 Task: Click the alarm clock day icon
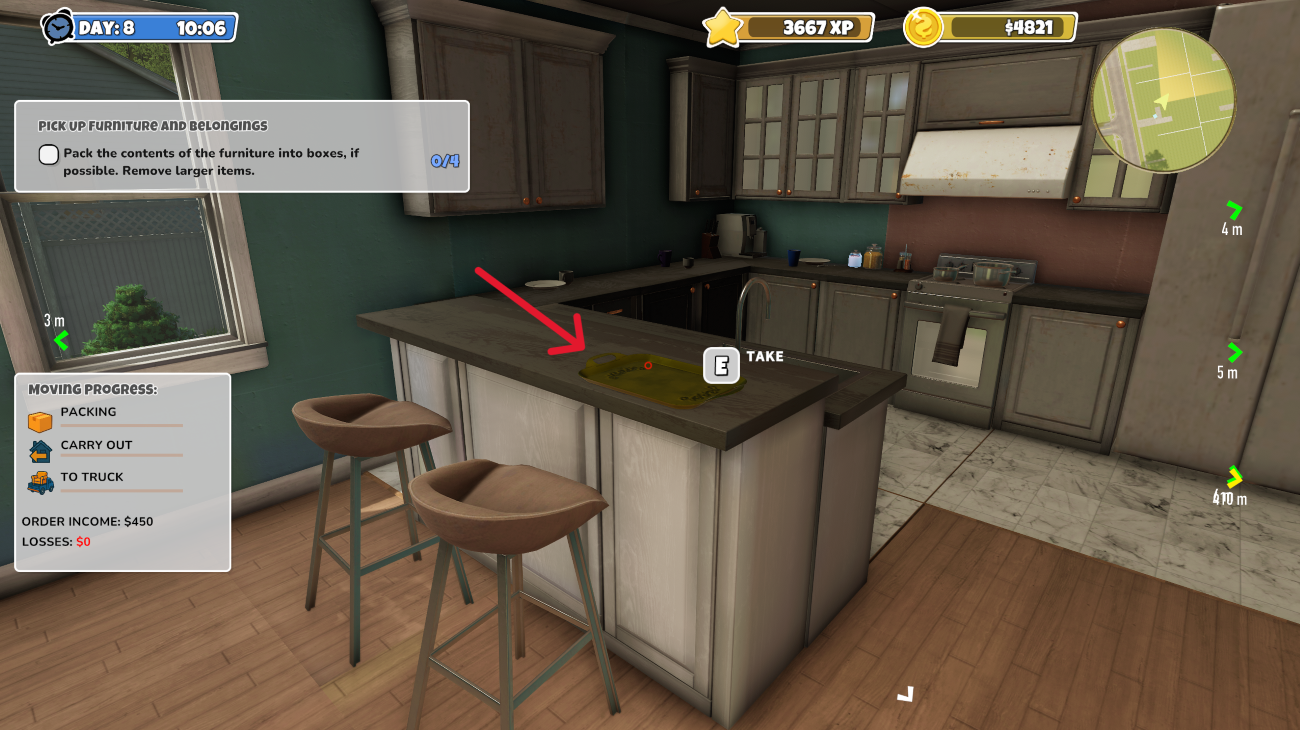click(59, 27)
